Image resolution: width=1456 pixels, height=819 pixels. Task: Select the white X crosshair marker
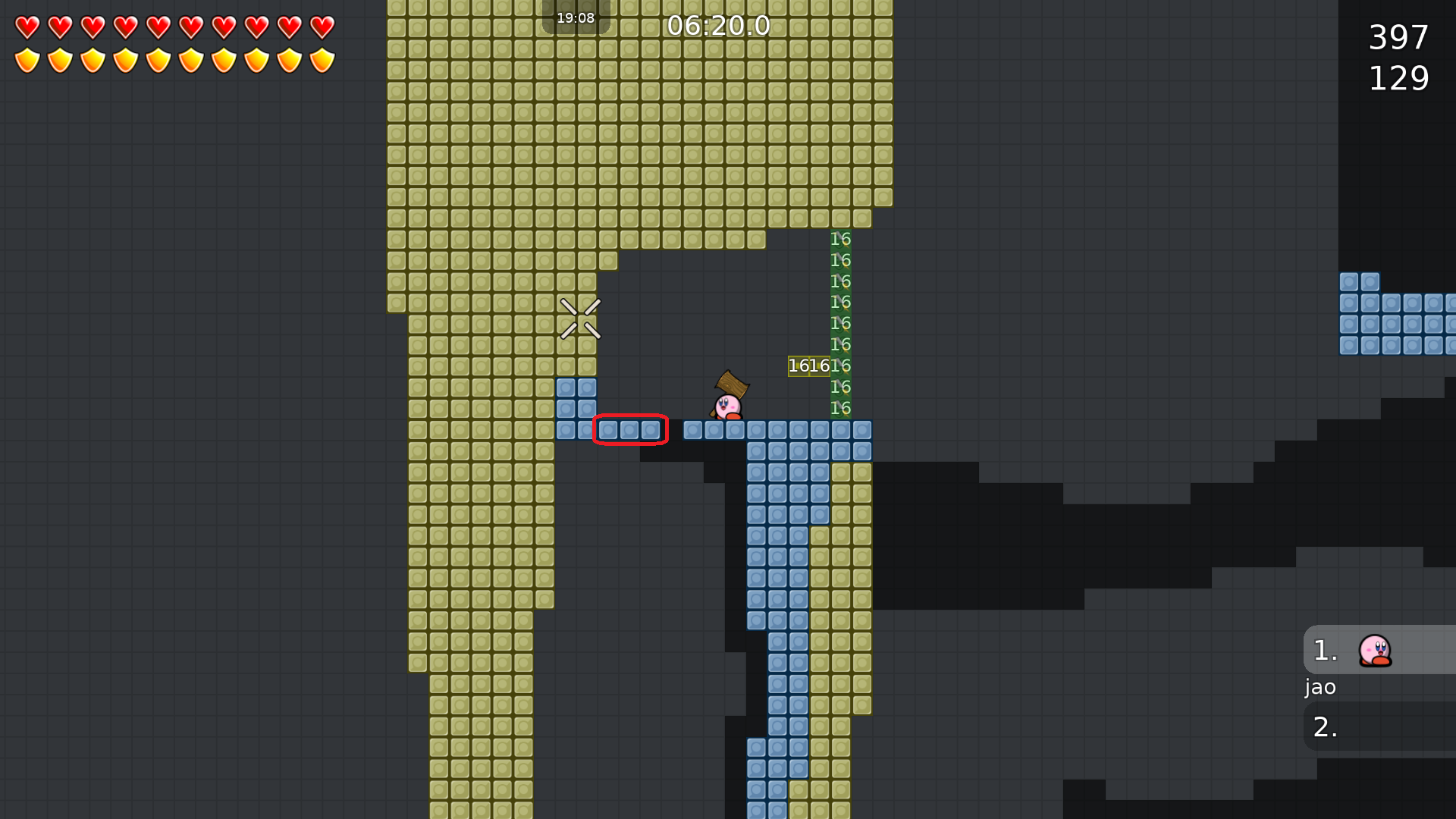[x=579, y=319]
